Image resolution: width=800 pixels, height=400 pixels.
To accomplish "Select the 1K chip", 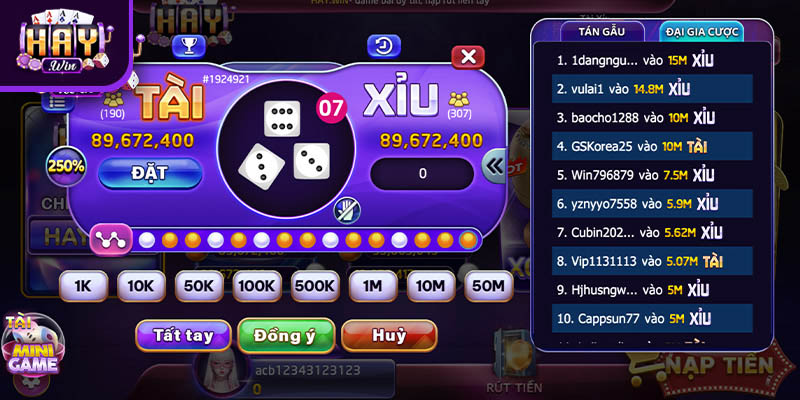I will coord(83,286).
